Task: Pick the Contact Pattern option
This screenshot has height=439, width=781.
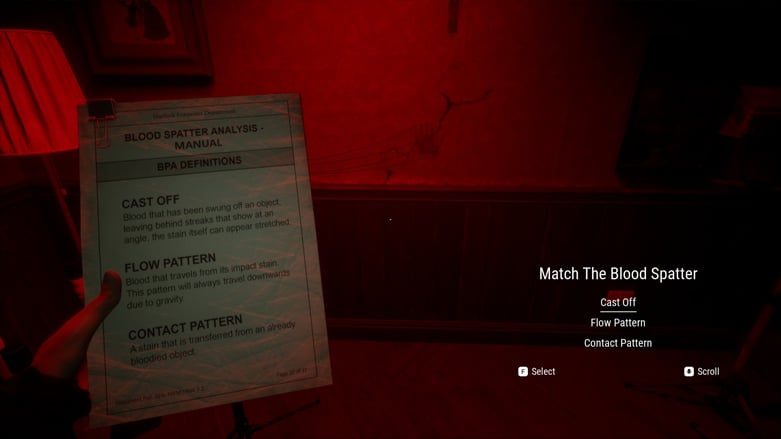Action: pyautogui.click(x=618, y=343)
